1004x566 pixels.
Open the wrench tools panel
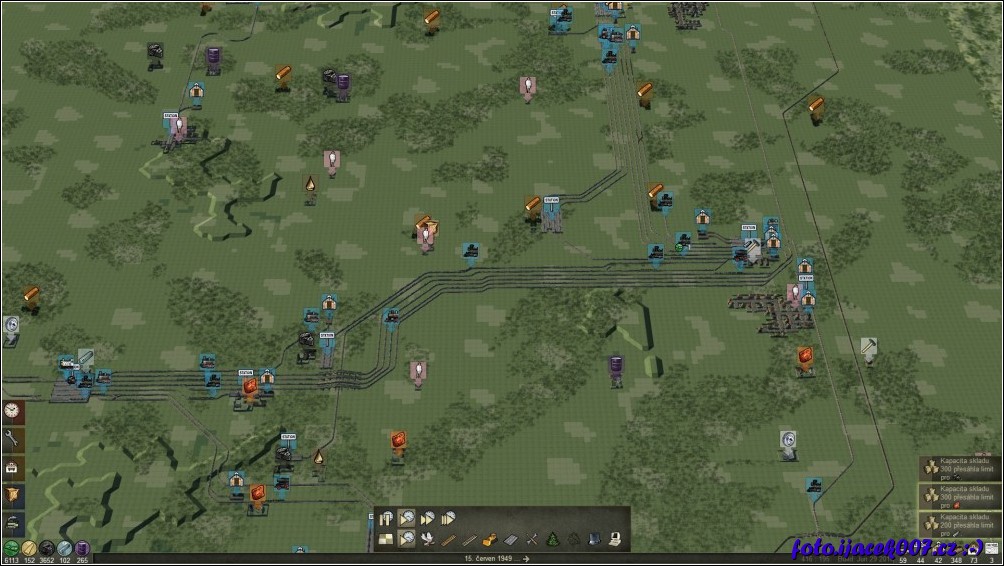(x=13, y=439)
